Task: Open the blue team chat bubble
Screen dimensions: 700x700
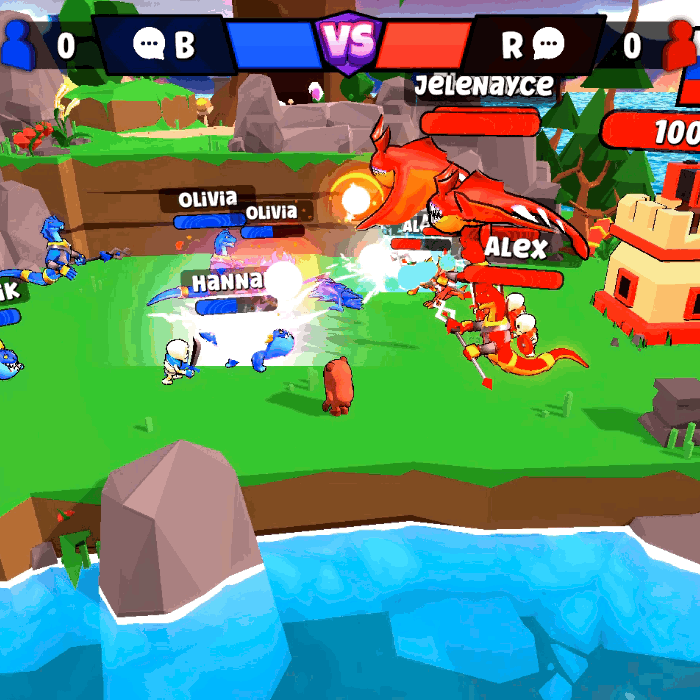Action: (151, 44)
